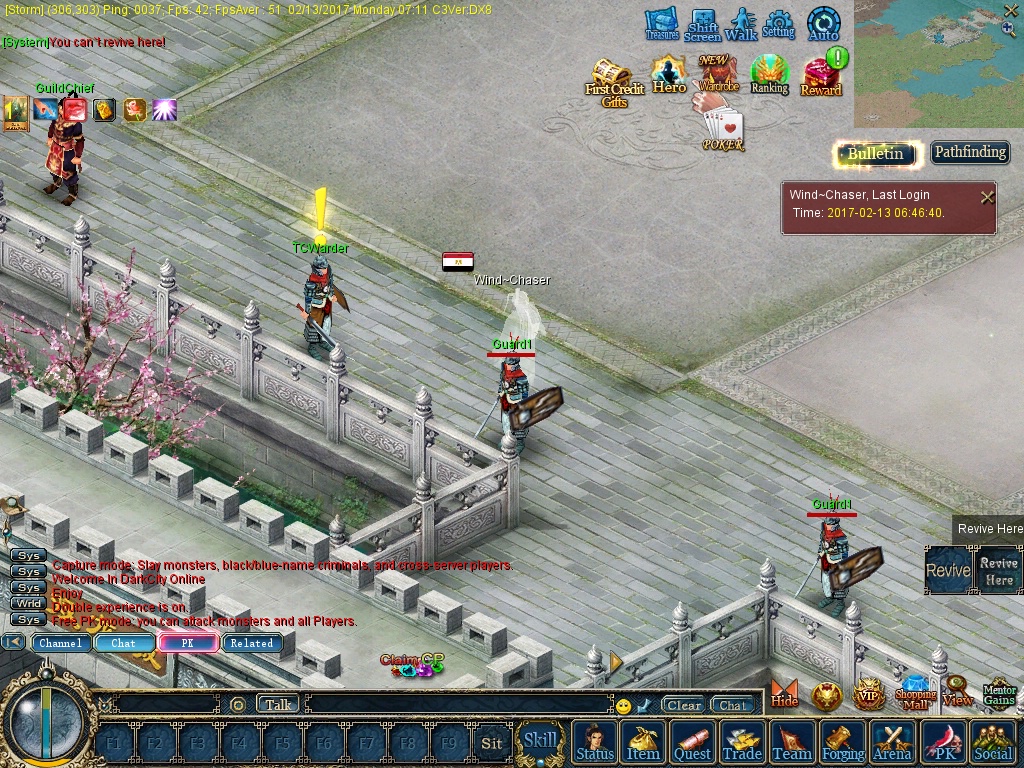This screenshot has height=768, width=1024.
Task: Open the Related chat tab
Action: tap(251, 643)
